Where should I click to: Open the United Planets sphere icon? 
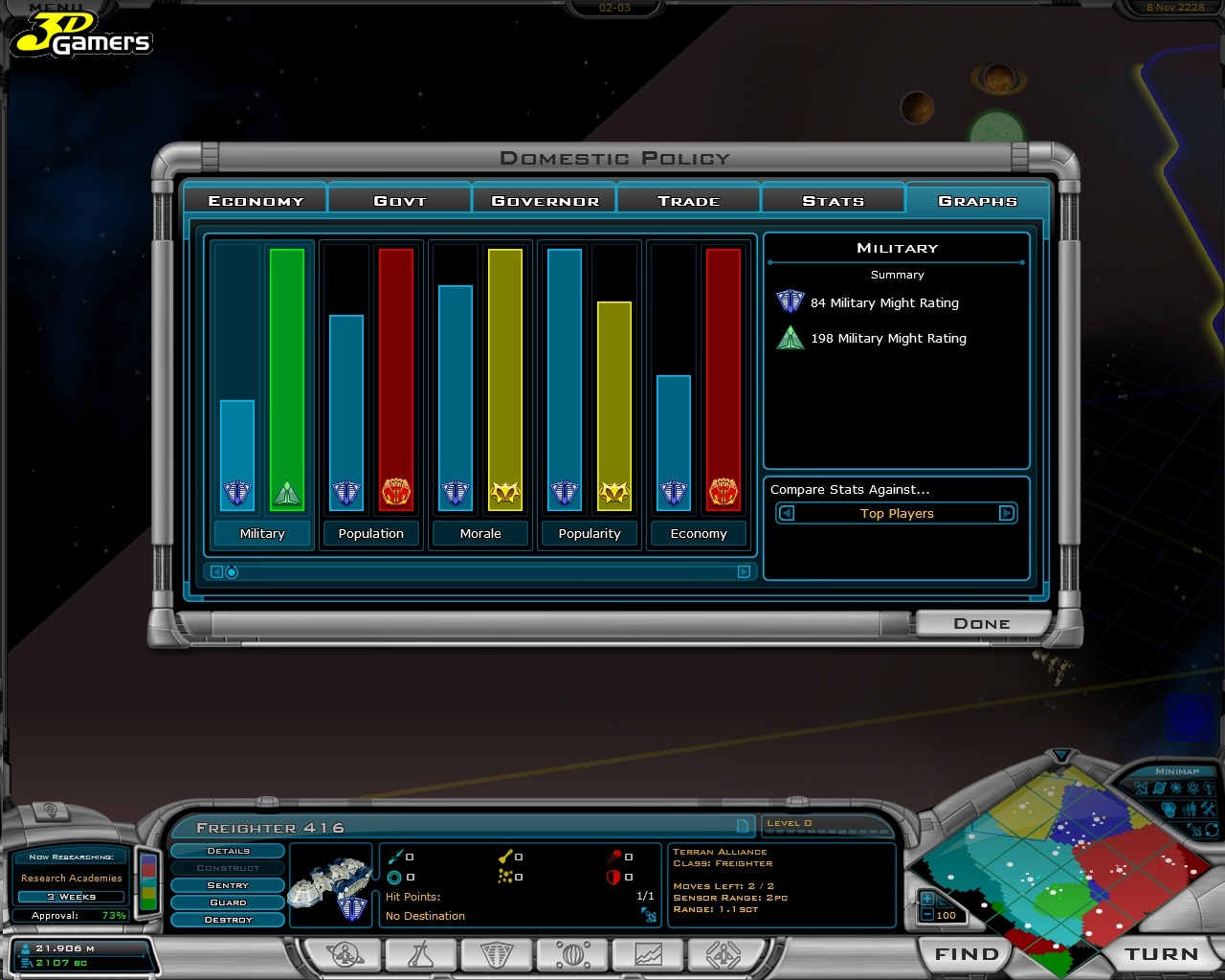[x=571, y=953]
